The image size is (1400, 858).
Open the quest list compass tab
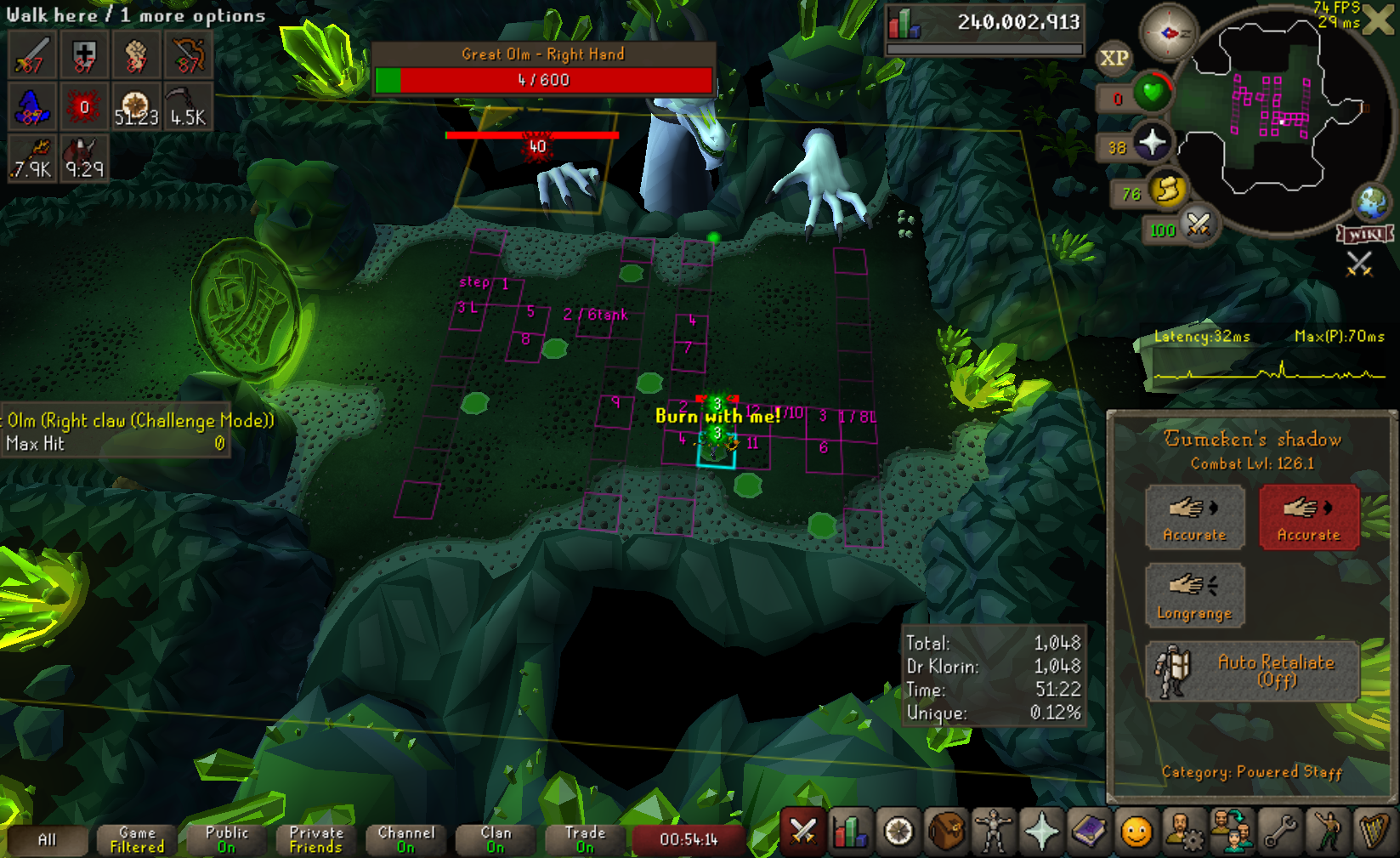(898, 831)
